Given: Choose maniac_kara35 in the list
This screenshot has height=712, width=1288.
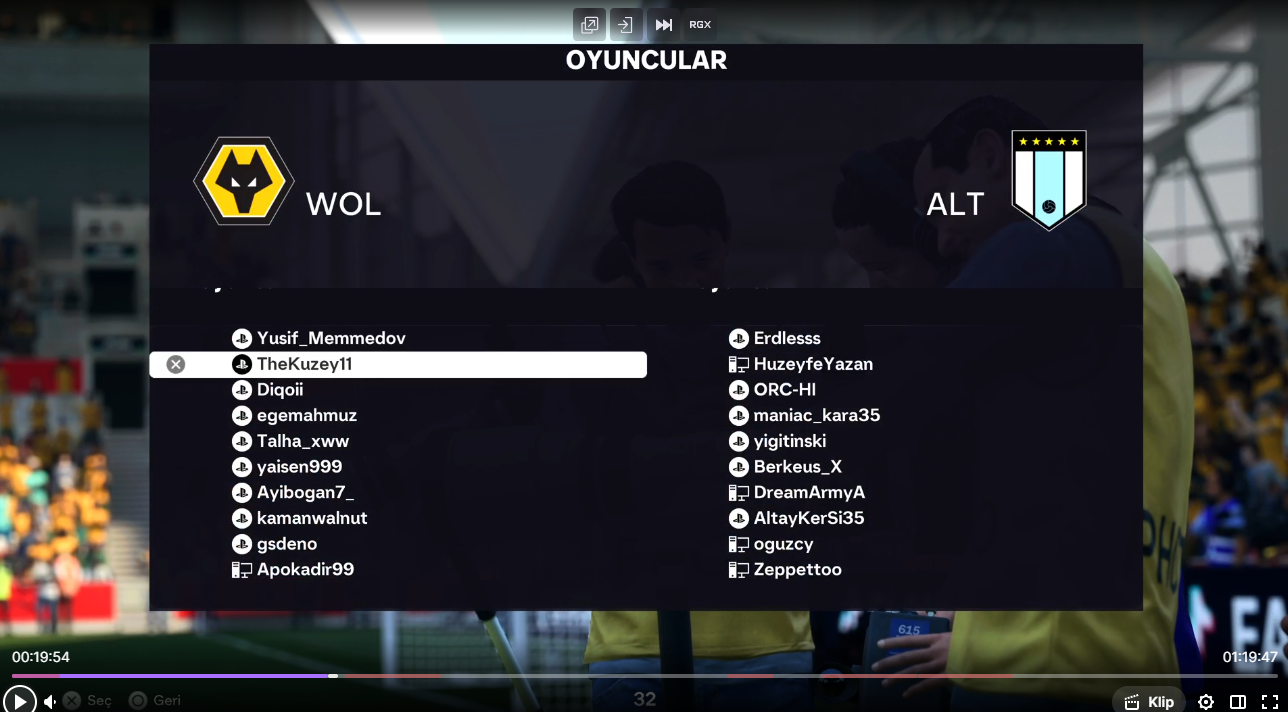Looking at the screenshot, I should coord(816,416).
